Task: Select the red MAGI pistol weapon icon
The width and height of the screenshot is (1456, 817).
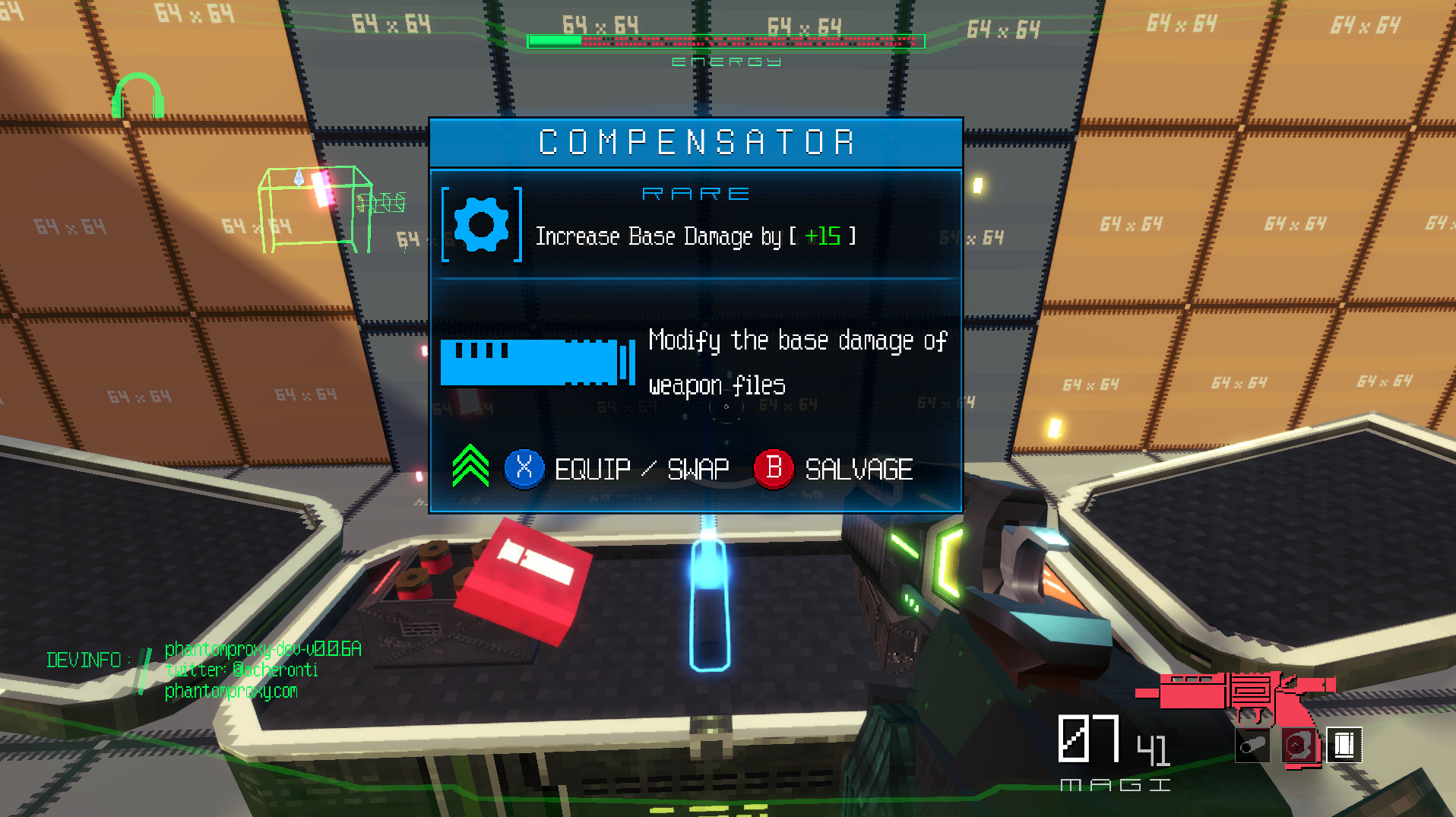Action: [x=1234, y=694]
